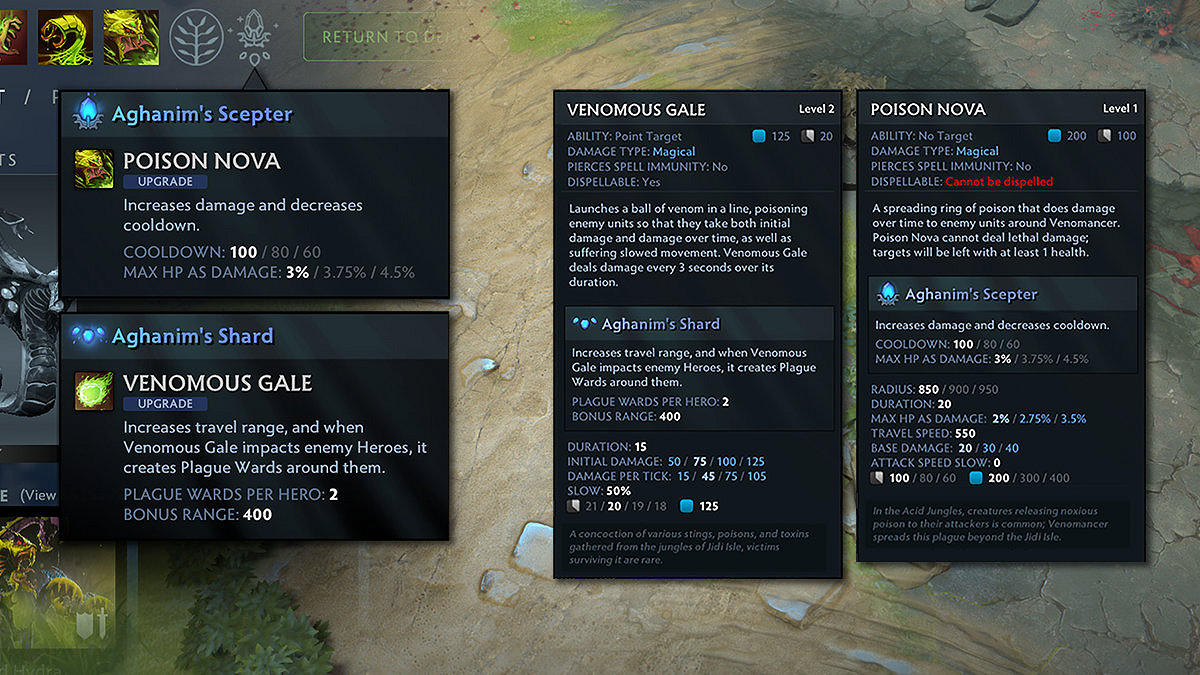This screenshot has width=1200, height=675.
Task: Open the View link beside the loadout header
Action: (38, 495)
